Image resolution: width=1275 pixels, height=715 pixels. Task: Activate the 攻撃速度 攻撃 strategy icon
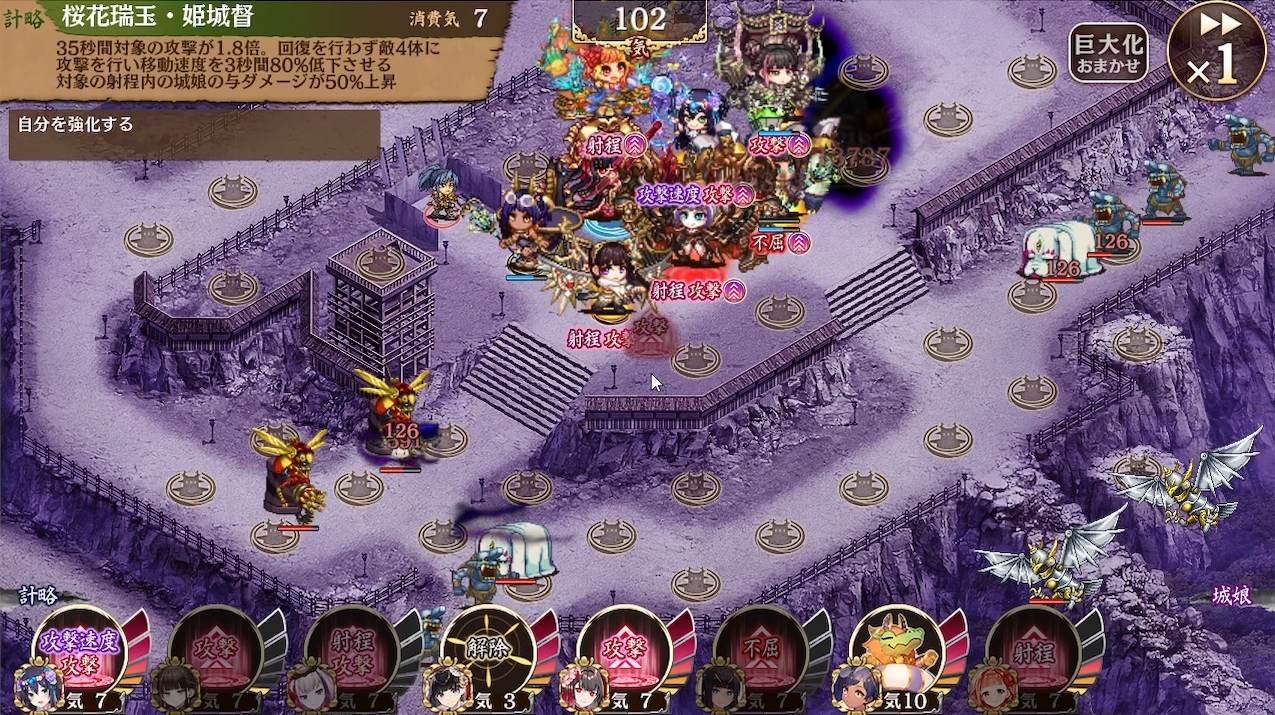pyautogui.click(x=78, y=650)
